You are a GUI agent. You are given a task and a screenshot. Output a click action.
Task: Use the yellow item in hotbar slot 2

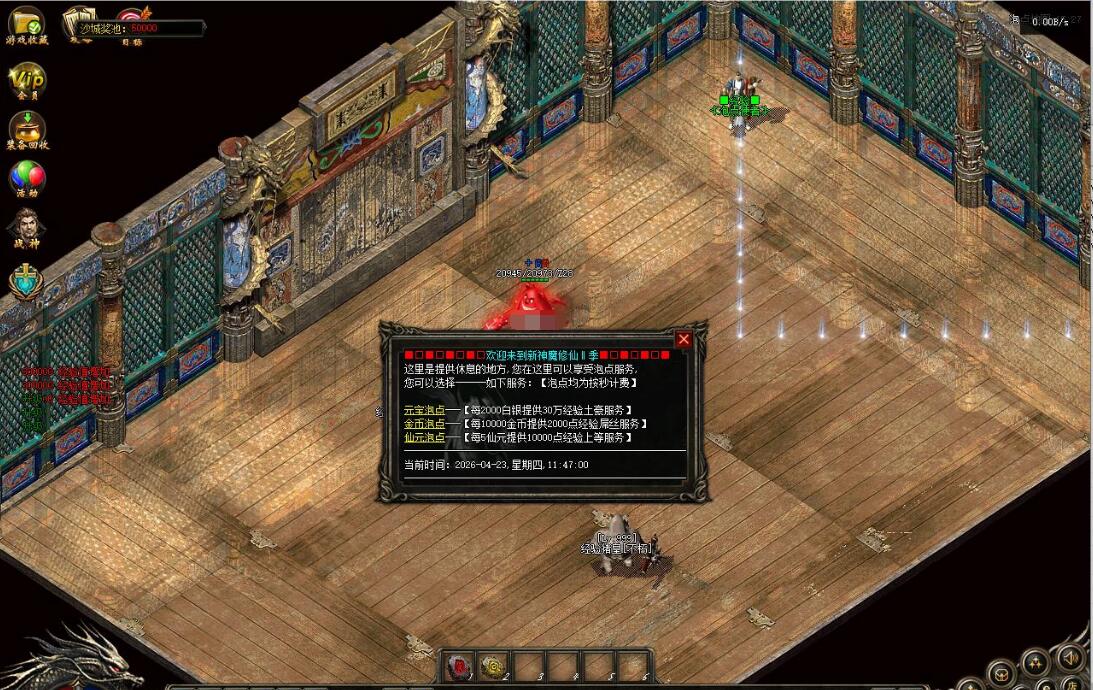pos(495,666)
